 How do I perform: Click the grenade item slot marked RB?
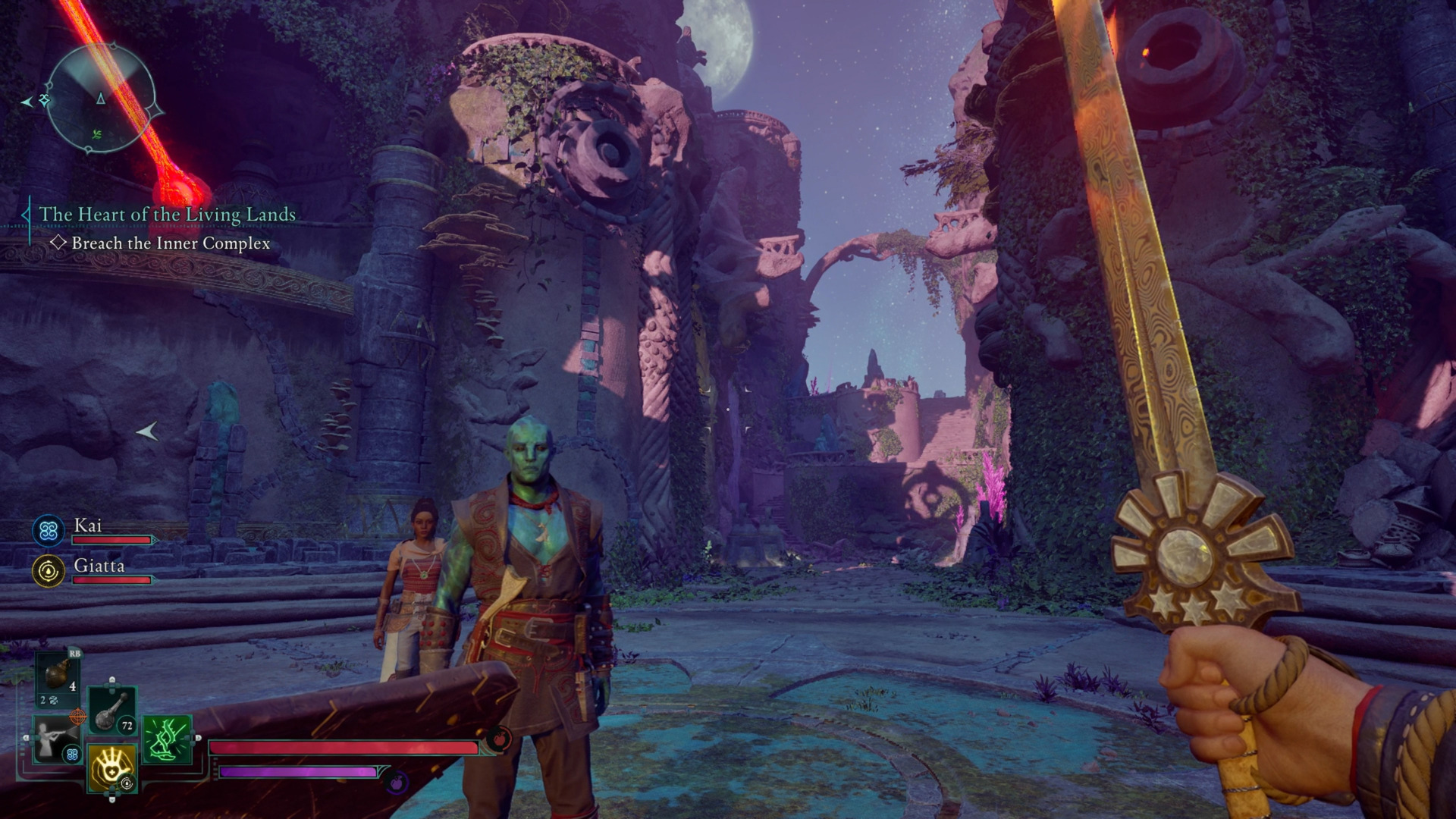[x=57, y=676]
